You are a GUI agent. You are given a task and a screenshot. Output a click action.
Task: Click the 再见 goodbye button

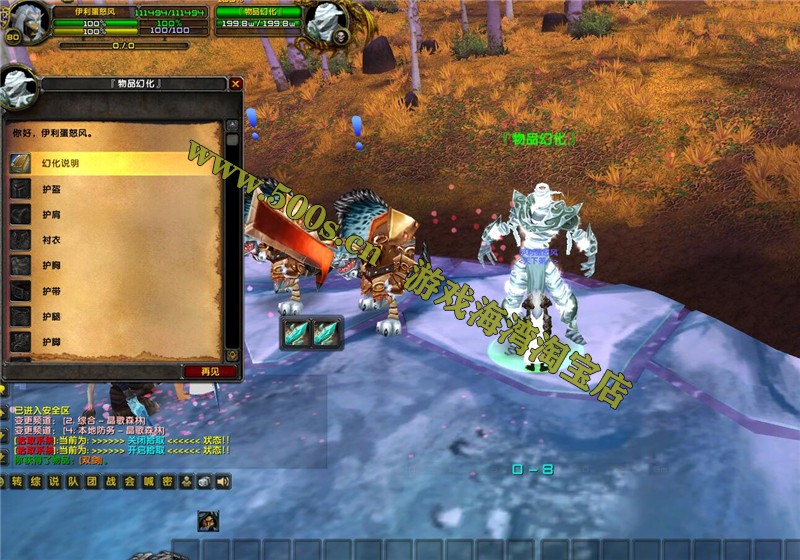(210, 371)
